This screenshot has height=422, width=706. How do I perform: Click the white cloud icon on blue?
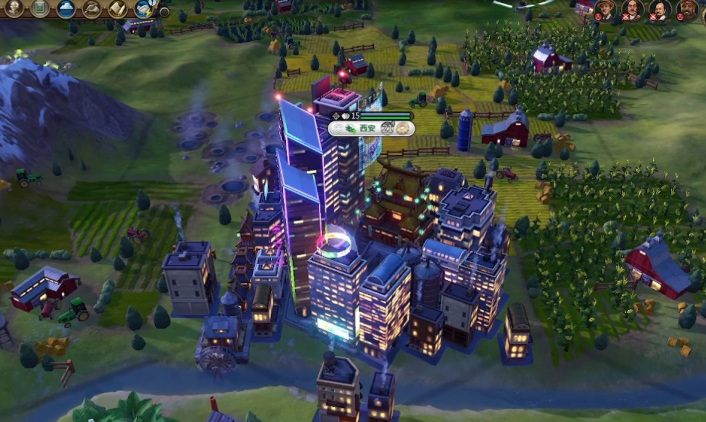67,9
